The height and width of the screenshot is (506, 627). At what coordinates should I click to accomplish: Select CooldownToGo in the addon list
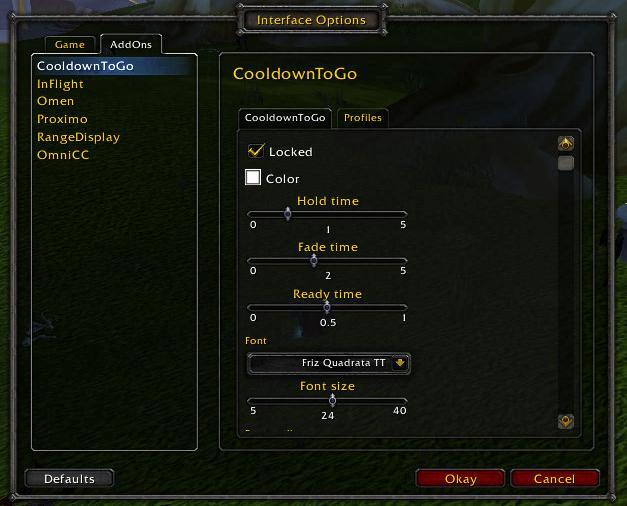tap(85, 66)
